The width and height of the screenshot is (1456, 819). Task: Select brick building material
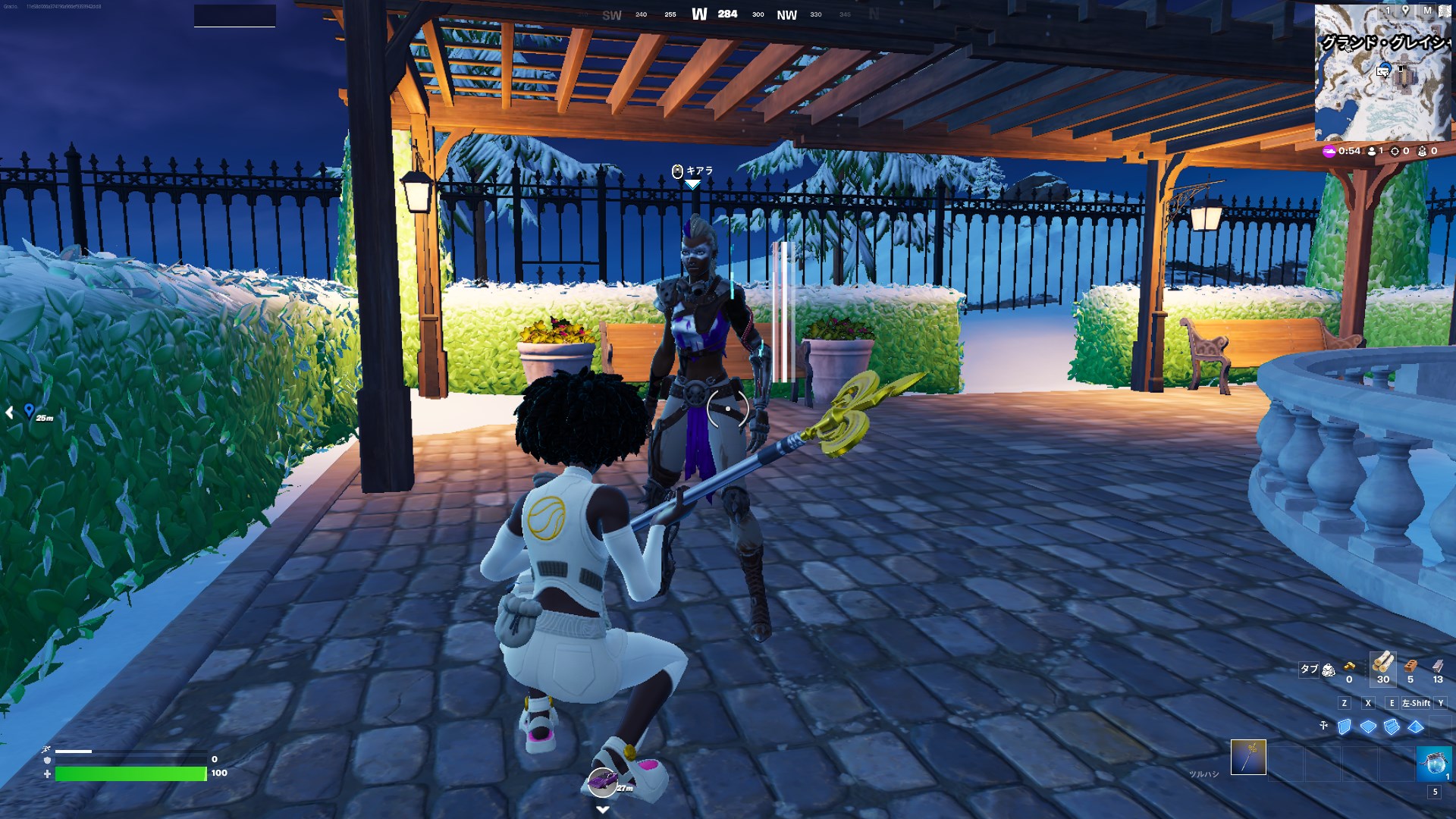(x=1410, y=666)
